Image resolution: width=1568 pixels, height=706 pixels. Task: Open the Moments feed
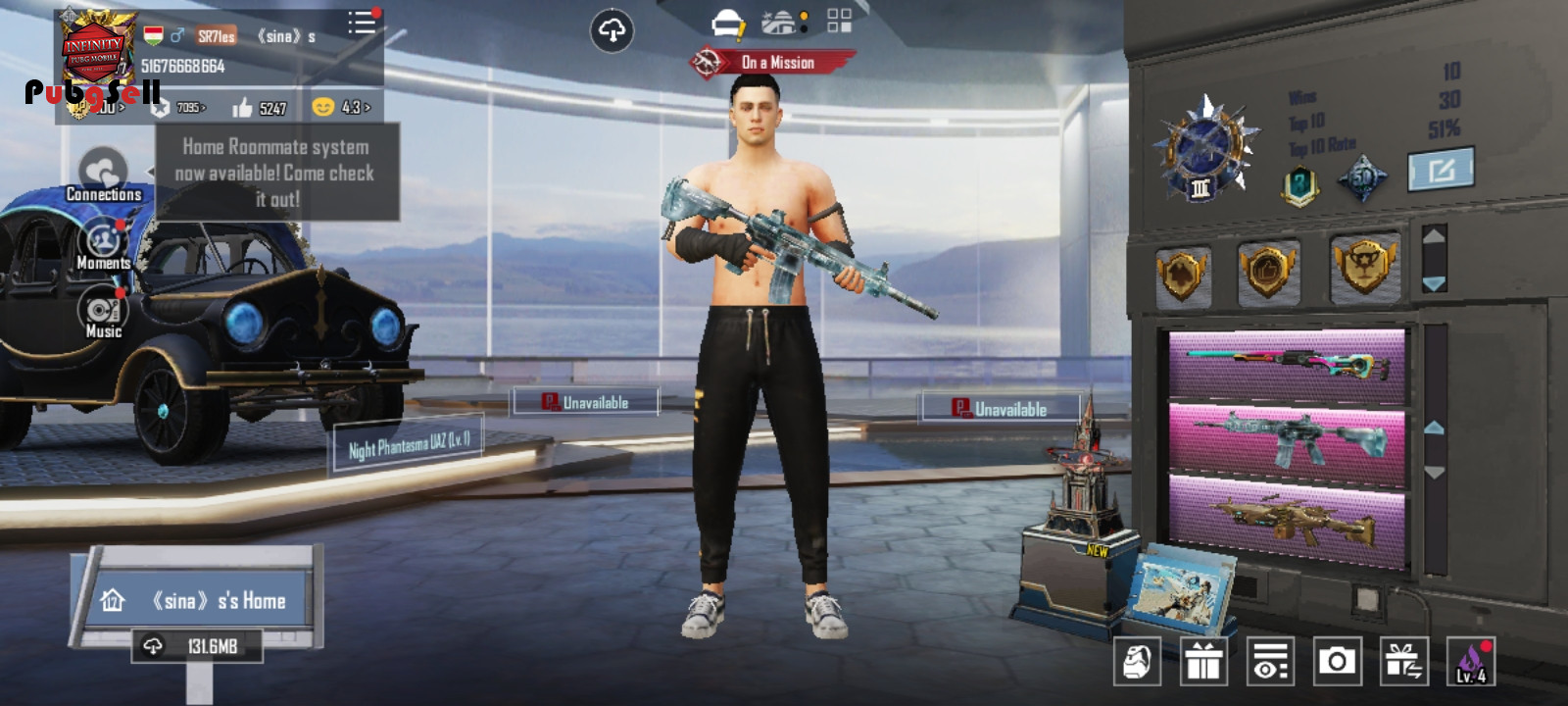click(x=103, y=243)
